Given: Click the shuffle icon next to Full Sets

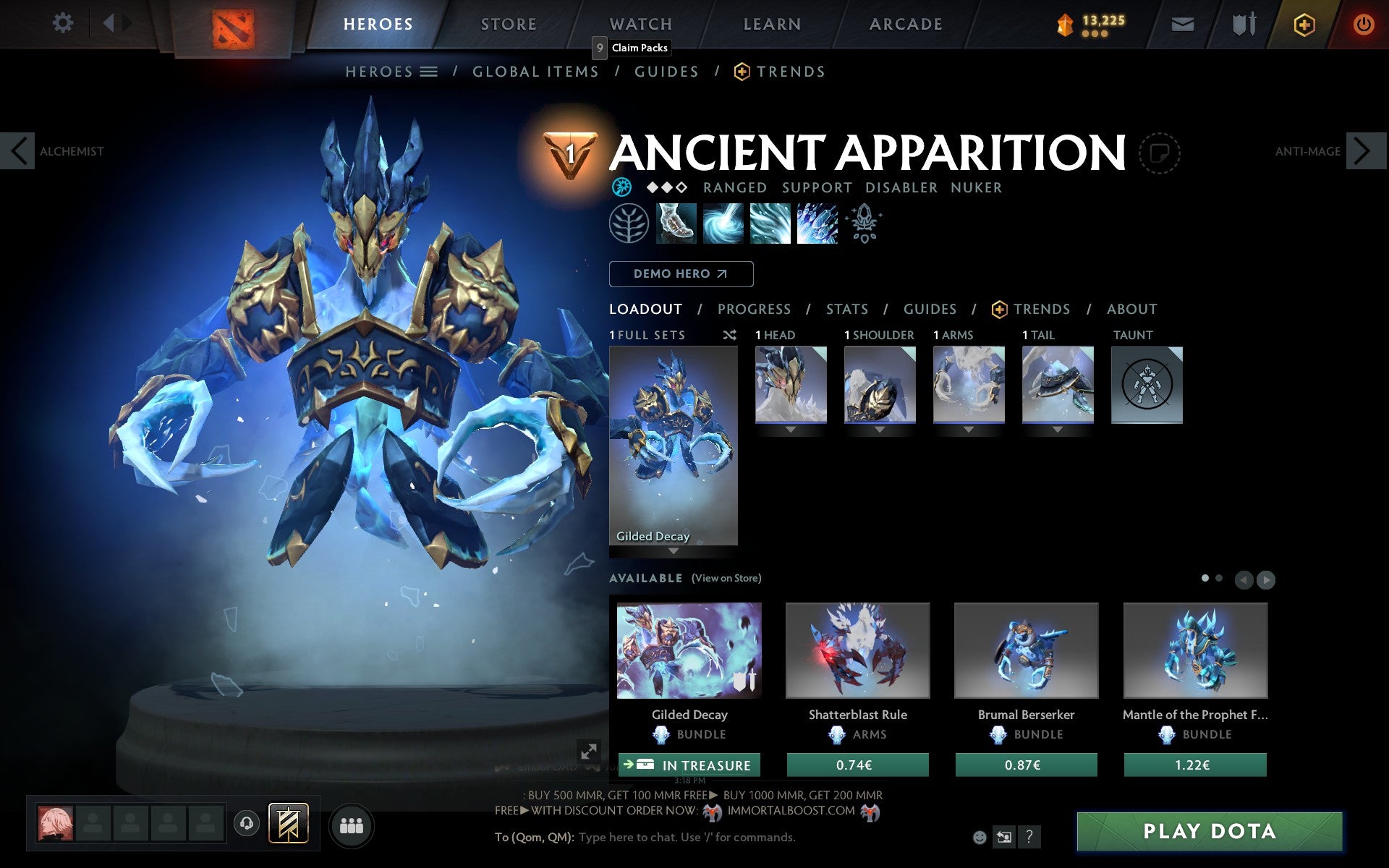Looking at the screenshot, I should click(x=729, y=335).
